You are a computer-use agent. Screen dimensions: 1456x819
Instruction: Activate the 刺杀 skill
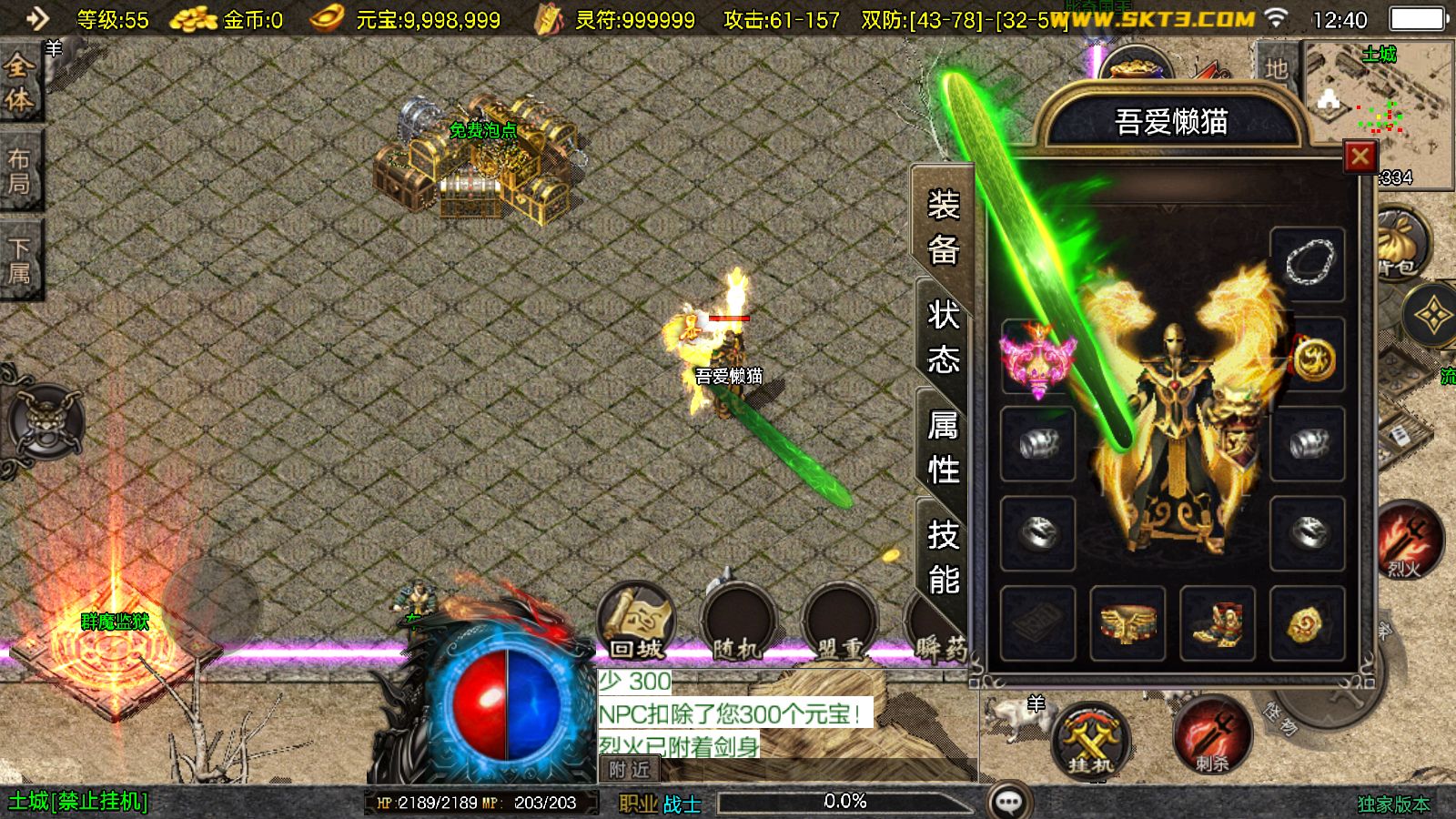click(1211, 737)
